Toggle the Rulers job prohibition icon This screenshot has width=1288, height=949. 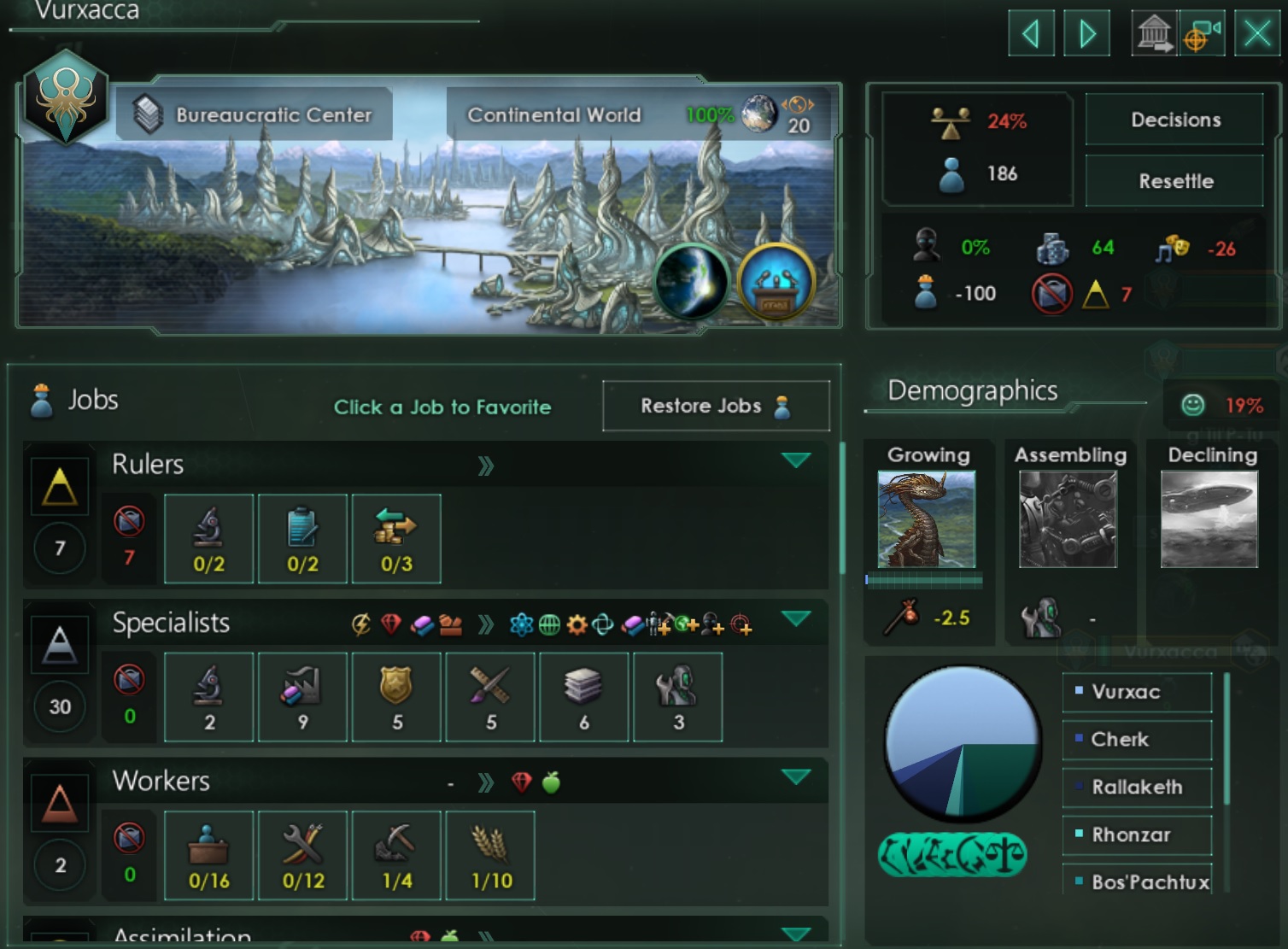coord(130,523)
